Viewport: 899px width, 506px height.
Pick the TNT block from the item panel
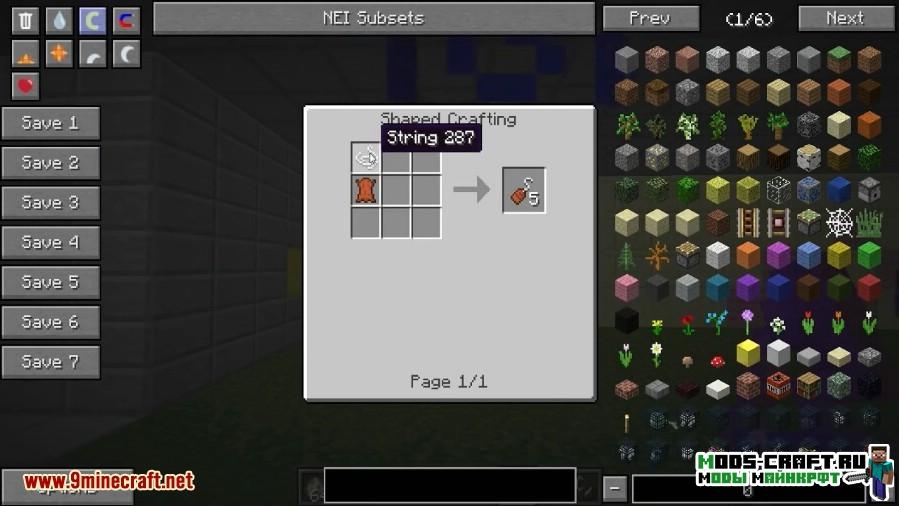777,385
